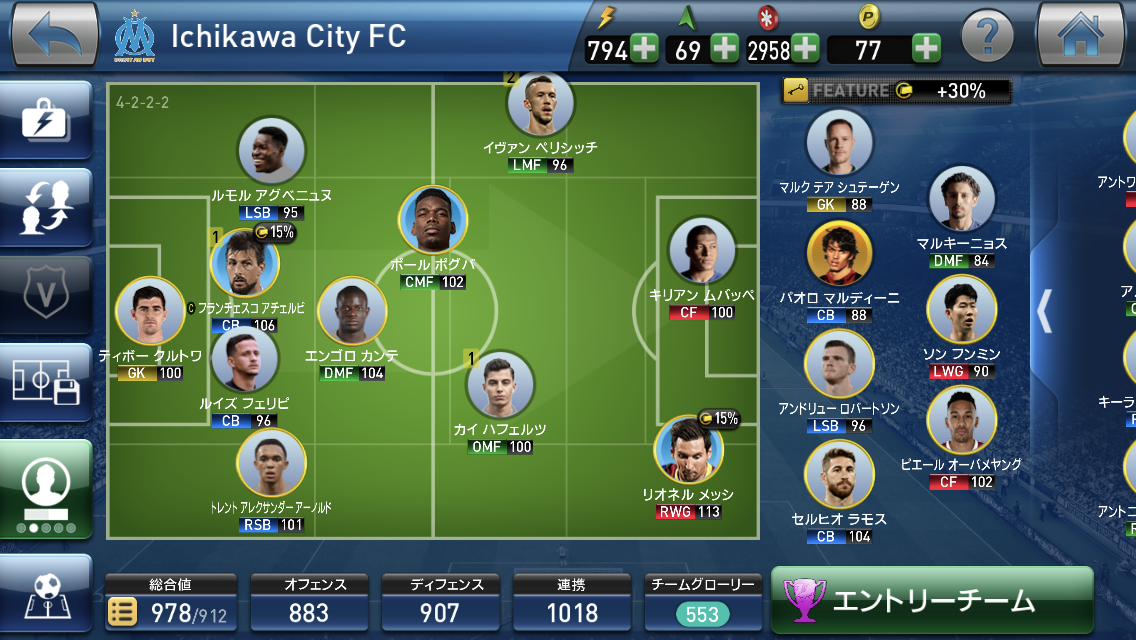Open the home screen

tap(1080, 36)
